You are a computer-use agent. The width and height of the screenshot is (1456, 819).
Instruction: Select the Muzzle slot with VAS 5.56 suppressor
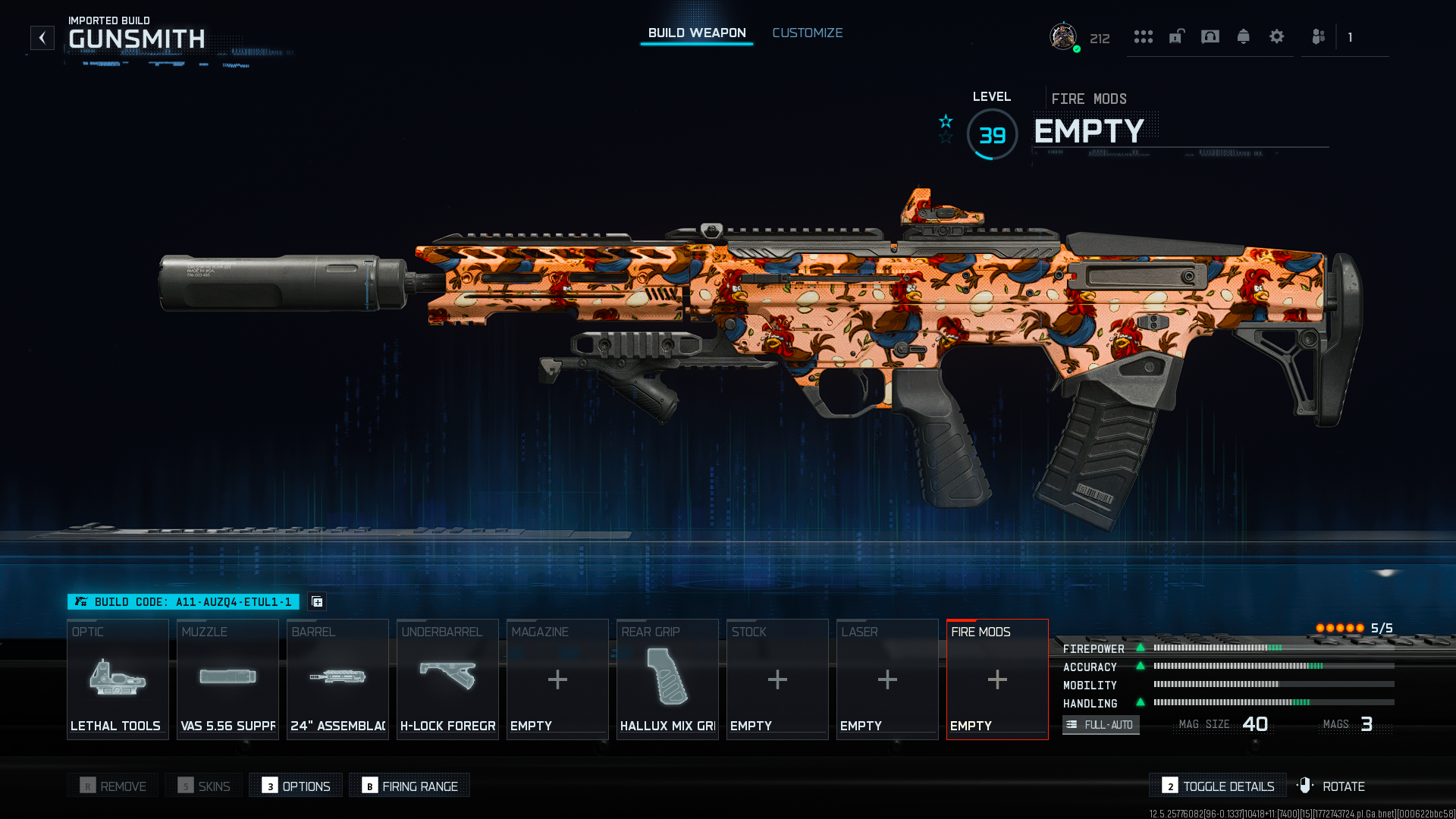pyautogui.click(x=227, y=679)
